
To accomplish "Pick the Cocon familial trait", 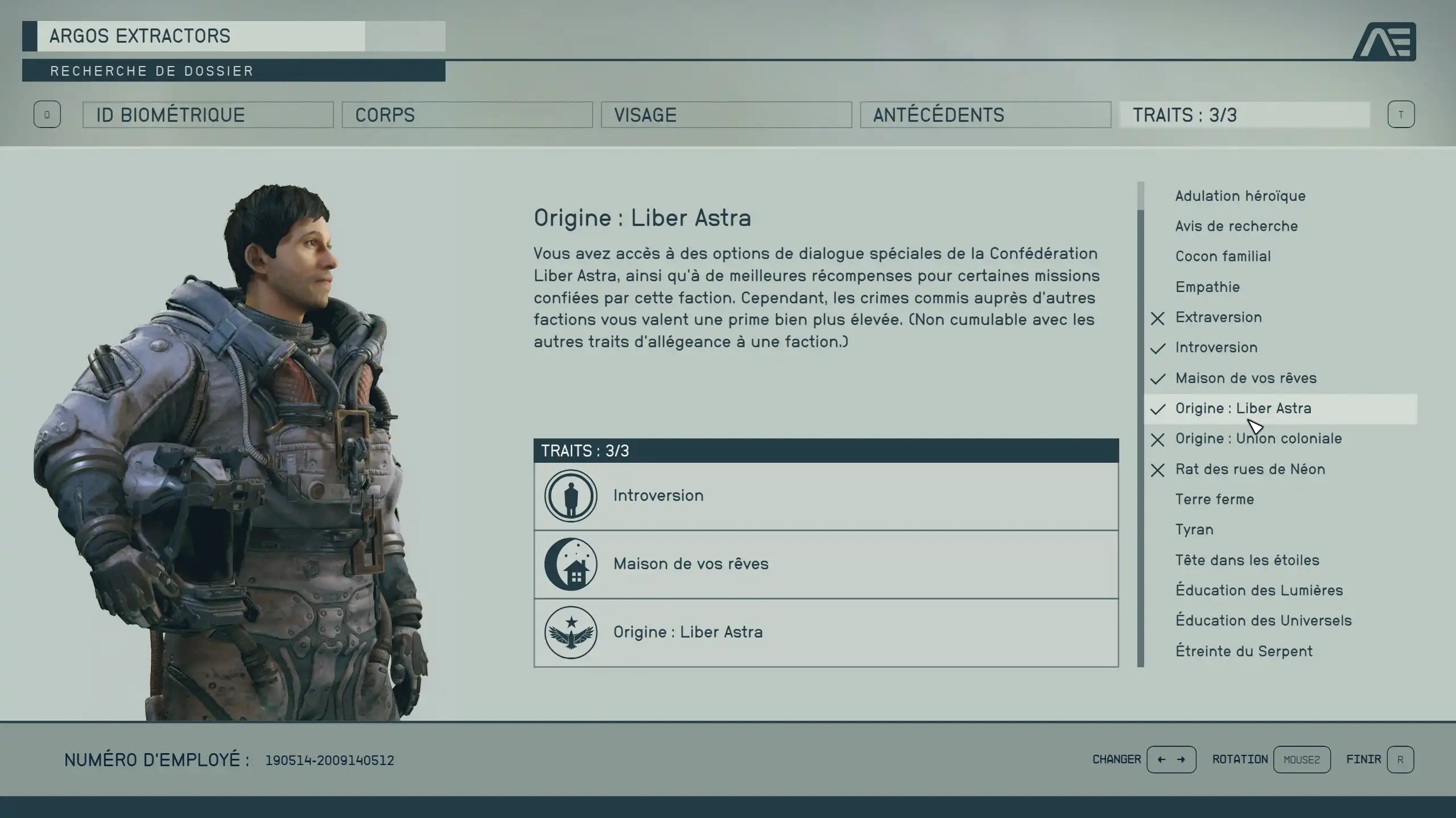I will 1223,256.
